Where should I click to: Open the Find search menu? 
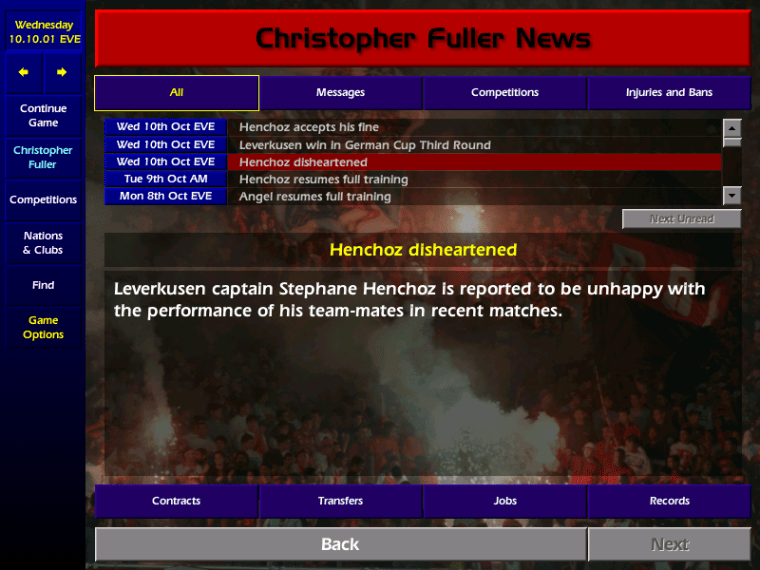coord(43,285)
